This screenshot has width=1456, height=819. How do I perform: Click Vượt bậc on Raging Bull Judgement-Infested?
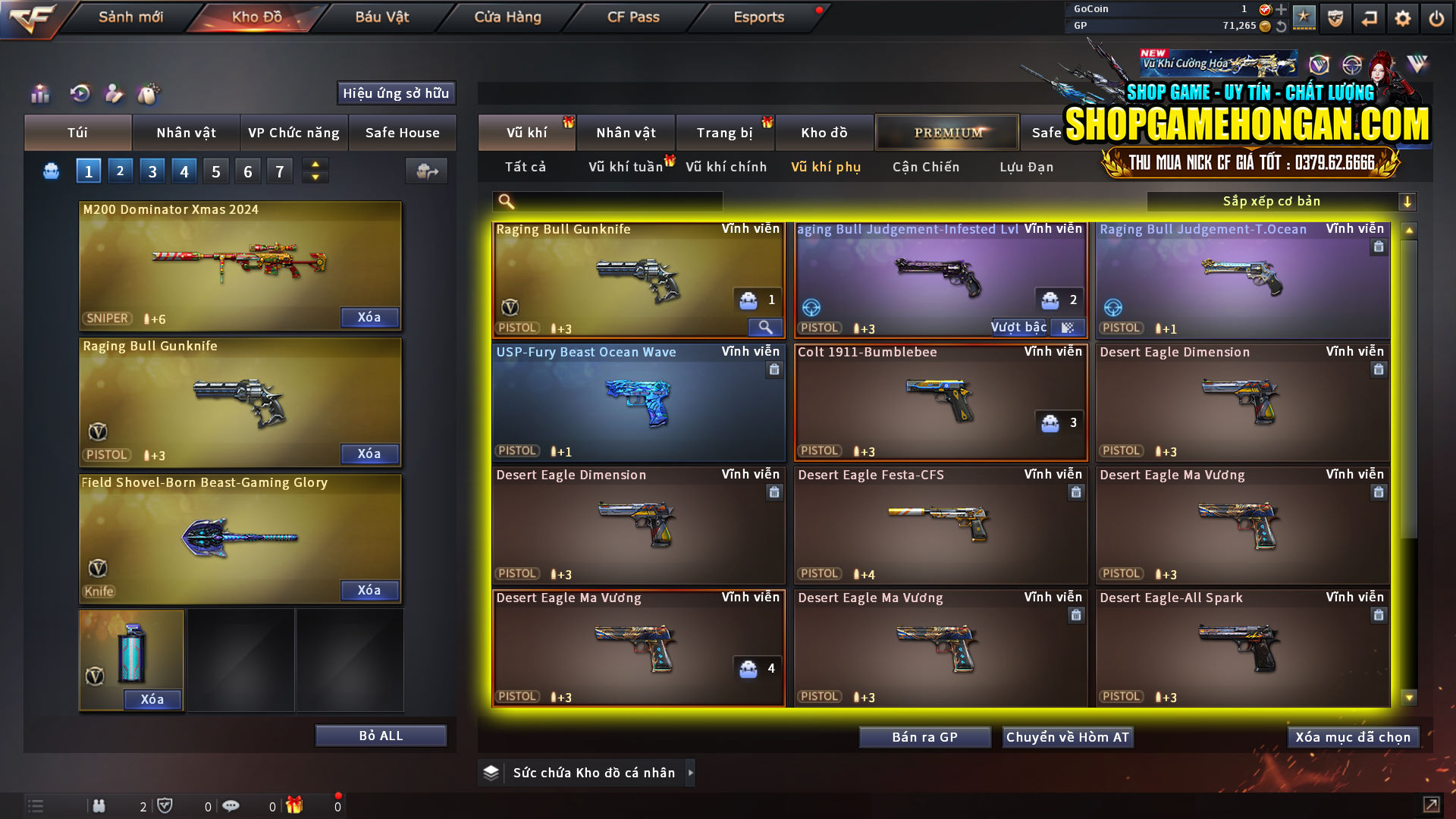click(x=1019, y=327)
